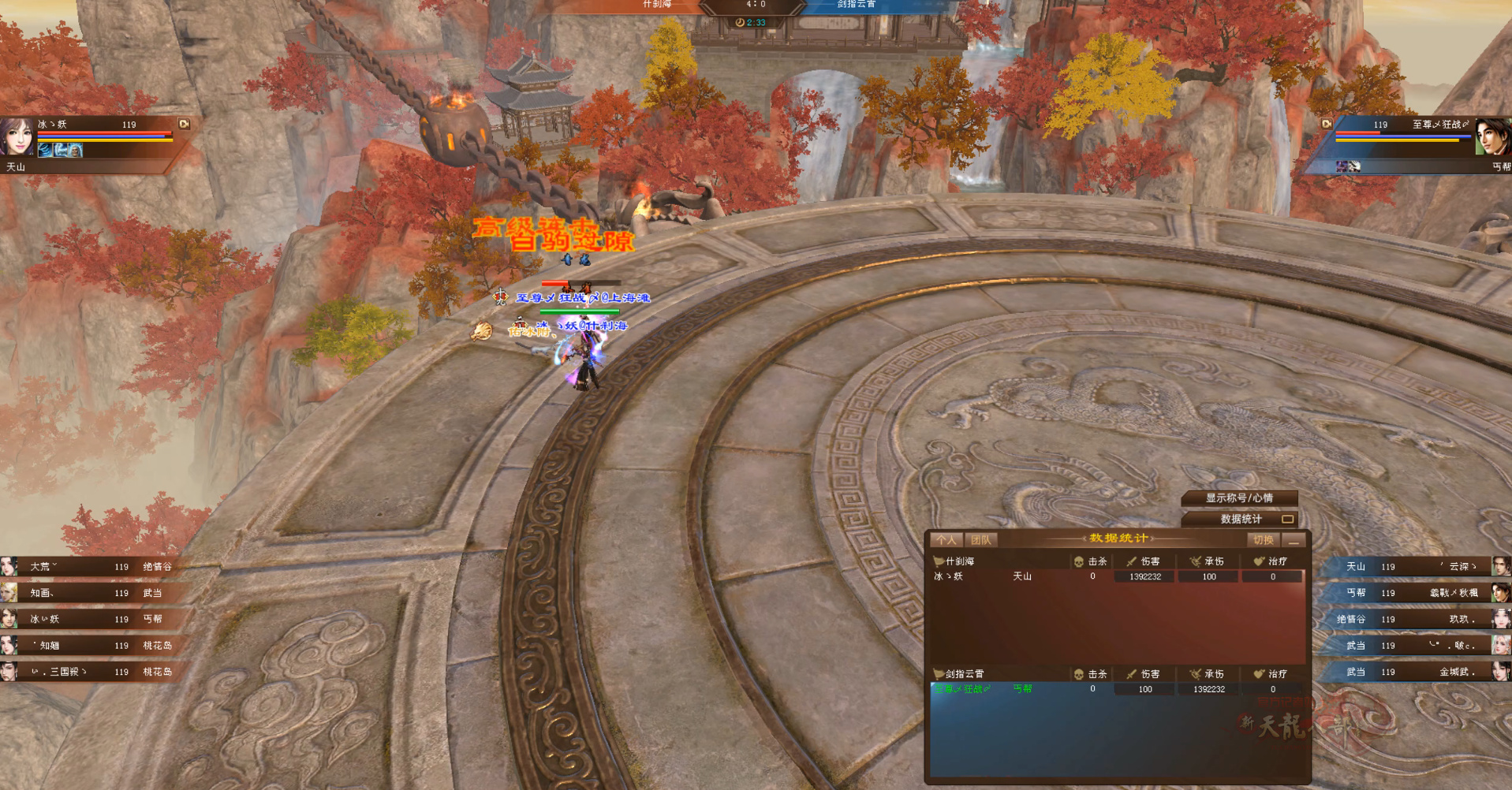Click camera icon beside 至尊メ狂战 player frame
The image size is (1512, 790).
[1327, 124]
